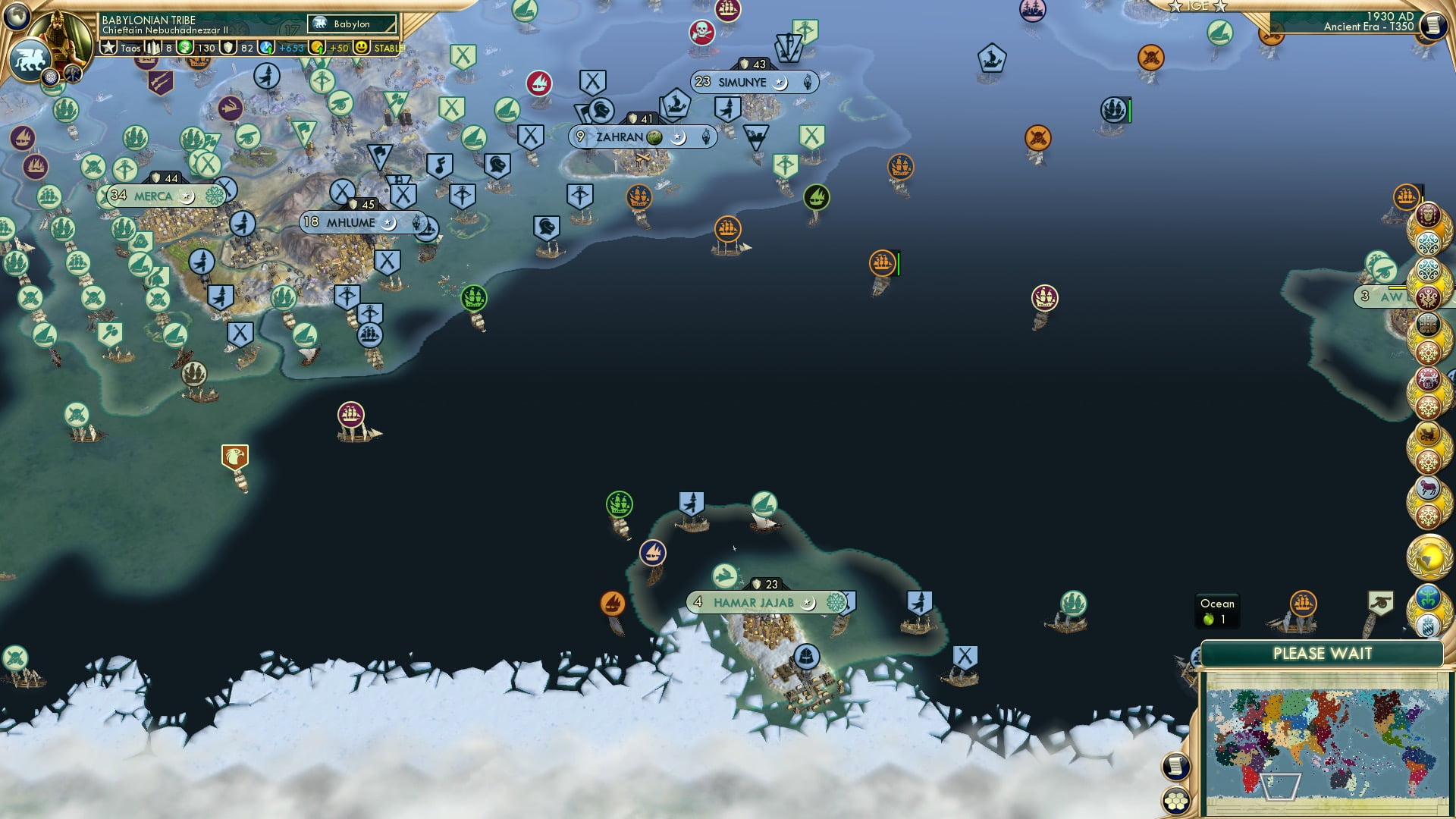Toggle the hex grid map options button
The height and width of the screenshot is (819, 1456).
pyautogui.click(x=1174, y=800)
